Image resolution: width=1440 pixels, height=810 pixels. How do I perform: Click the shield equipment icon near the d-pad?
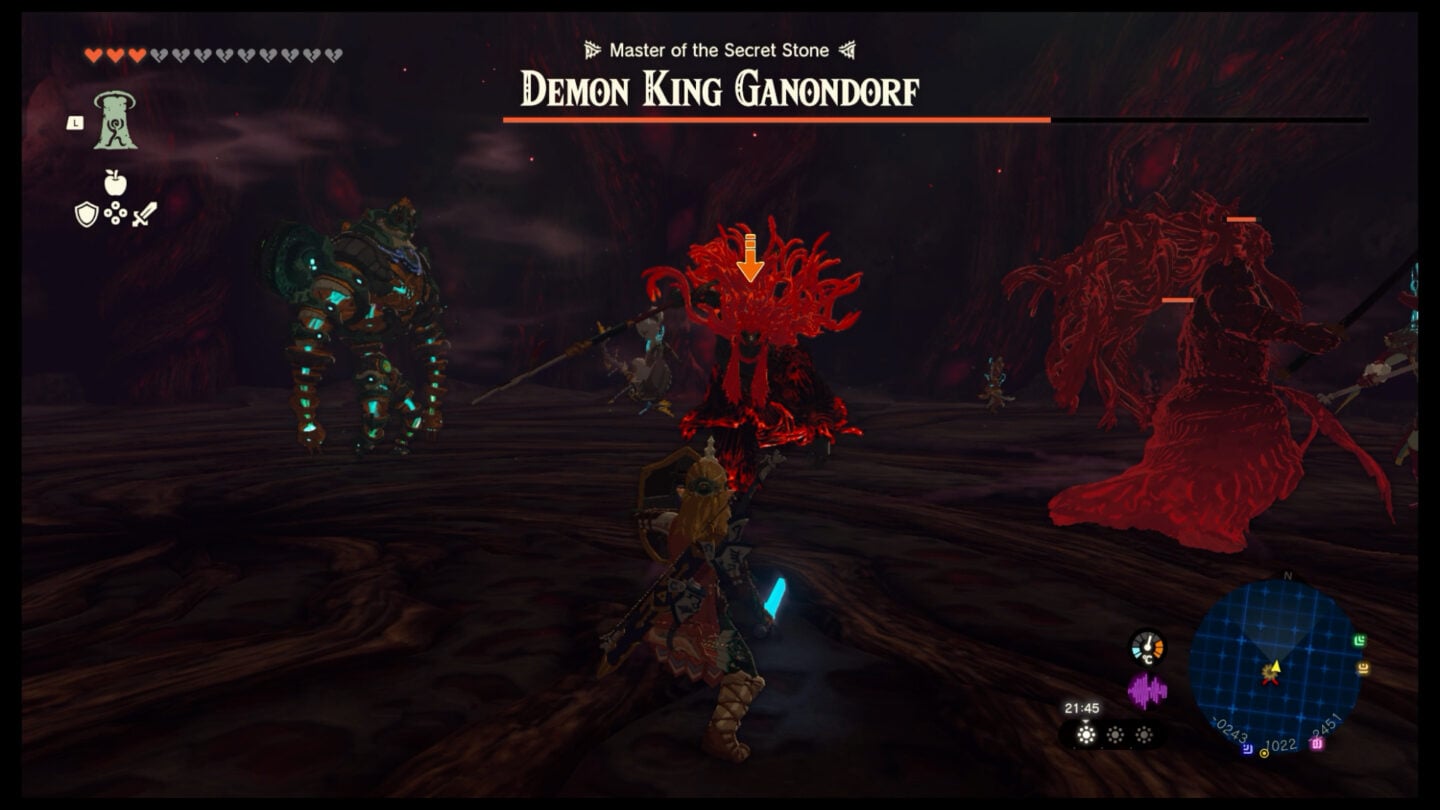tap(86, 215)
